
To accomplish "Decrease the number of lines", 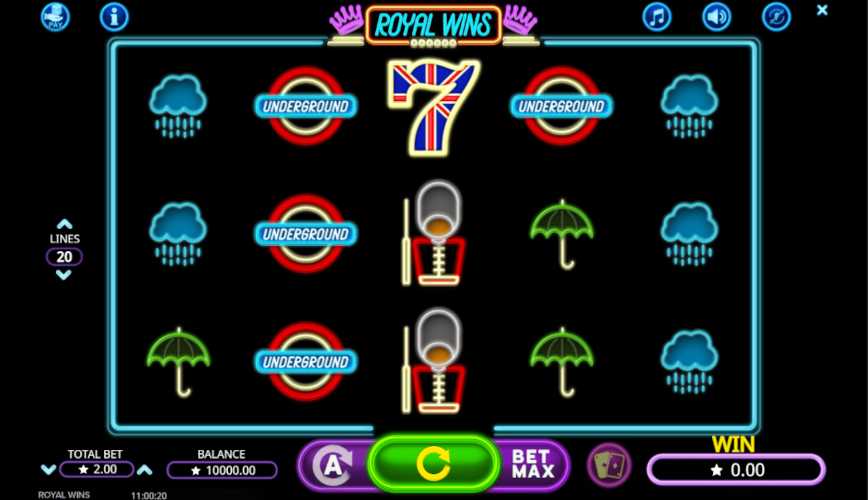I will (x=64, y=275).
